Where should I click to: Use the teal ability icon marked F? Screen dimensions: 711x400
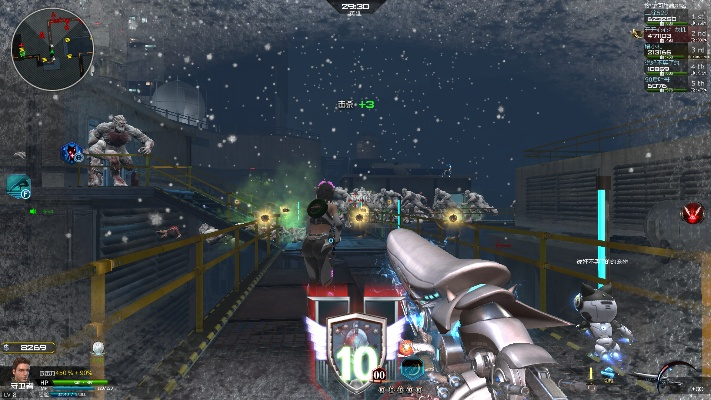point(18,186)
